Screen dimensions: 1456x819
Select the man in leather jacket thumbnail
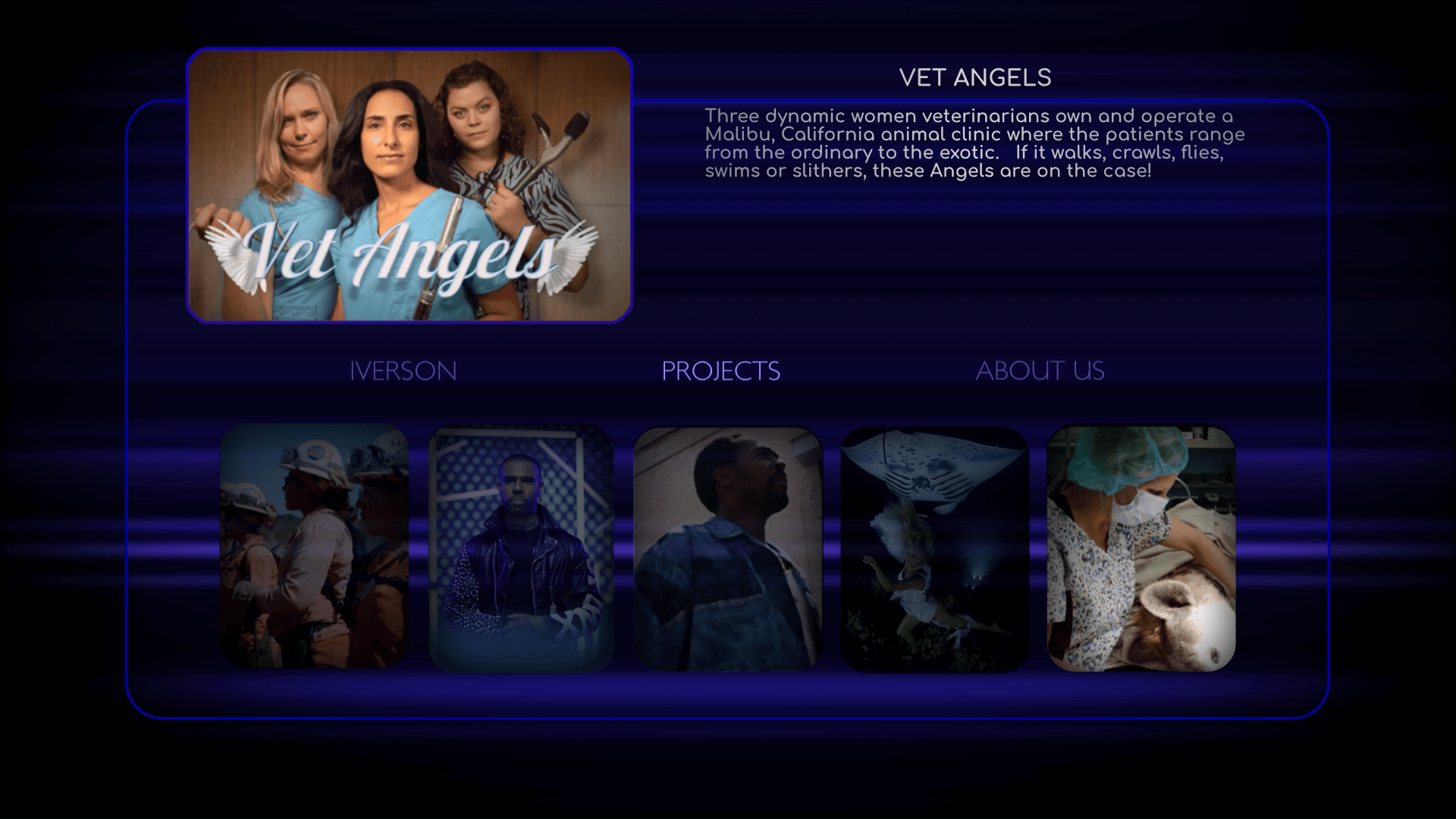click(x=521, y=548)
